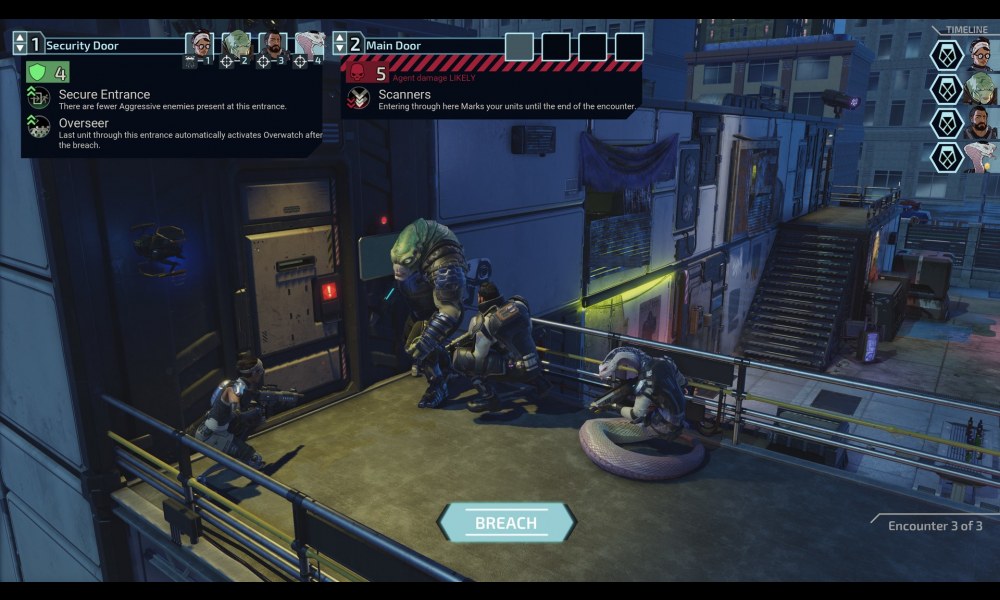This screenshot has width=1000, height=600.
Task: Pick the green alien agent in slot 2
Action: (x=236, y=45)
